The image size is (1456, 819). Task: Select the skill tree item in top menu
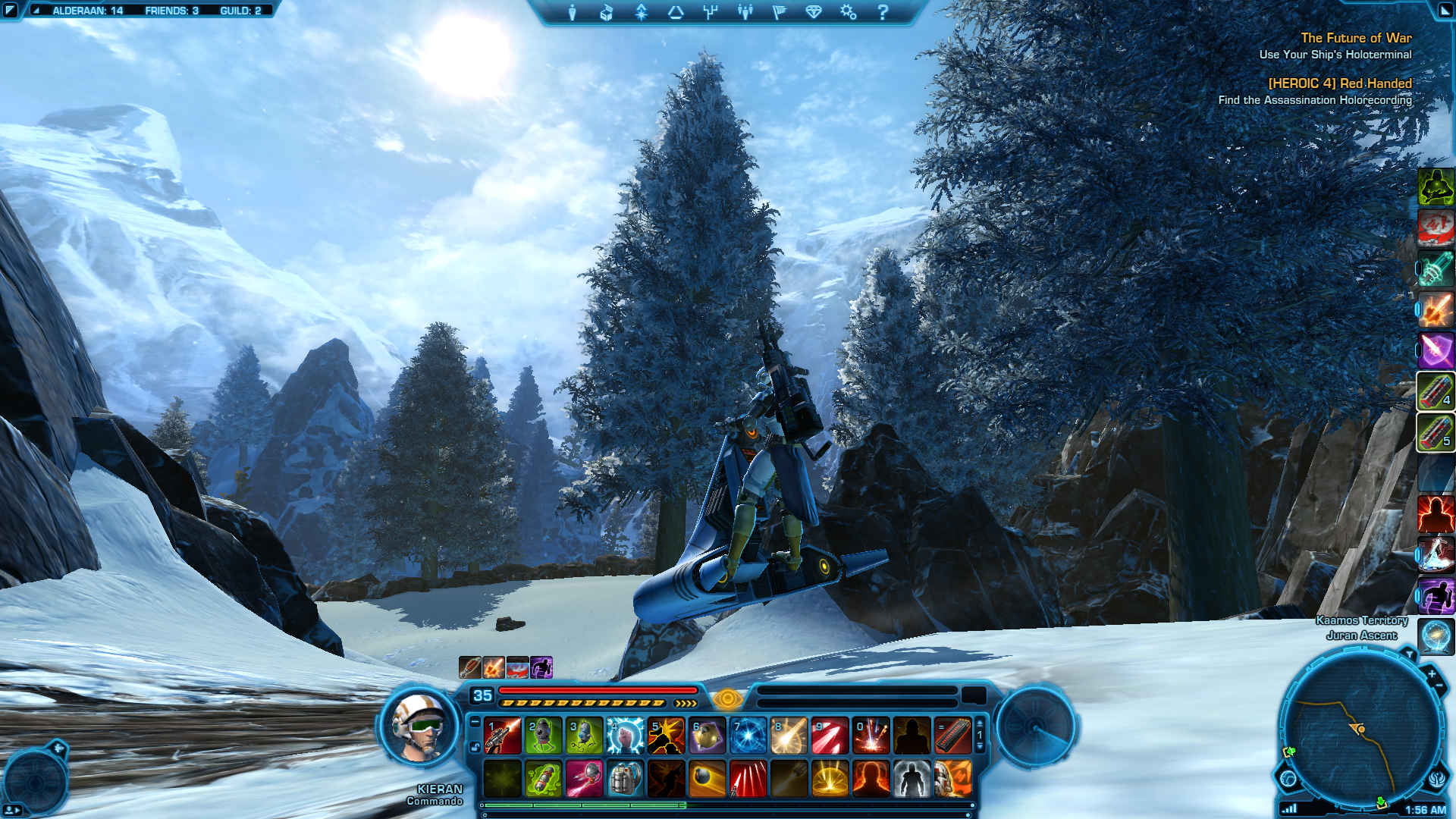(711, 12)
